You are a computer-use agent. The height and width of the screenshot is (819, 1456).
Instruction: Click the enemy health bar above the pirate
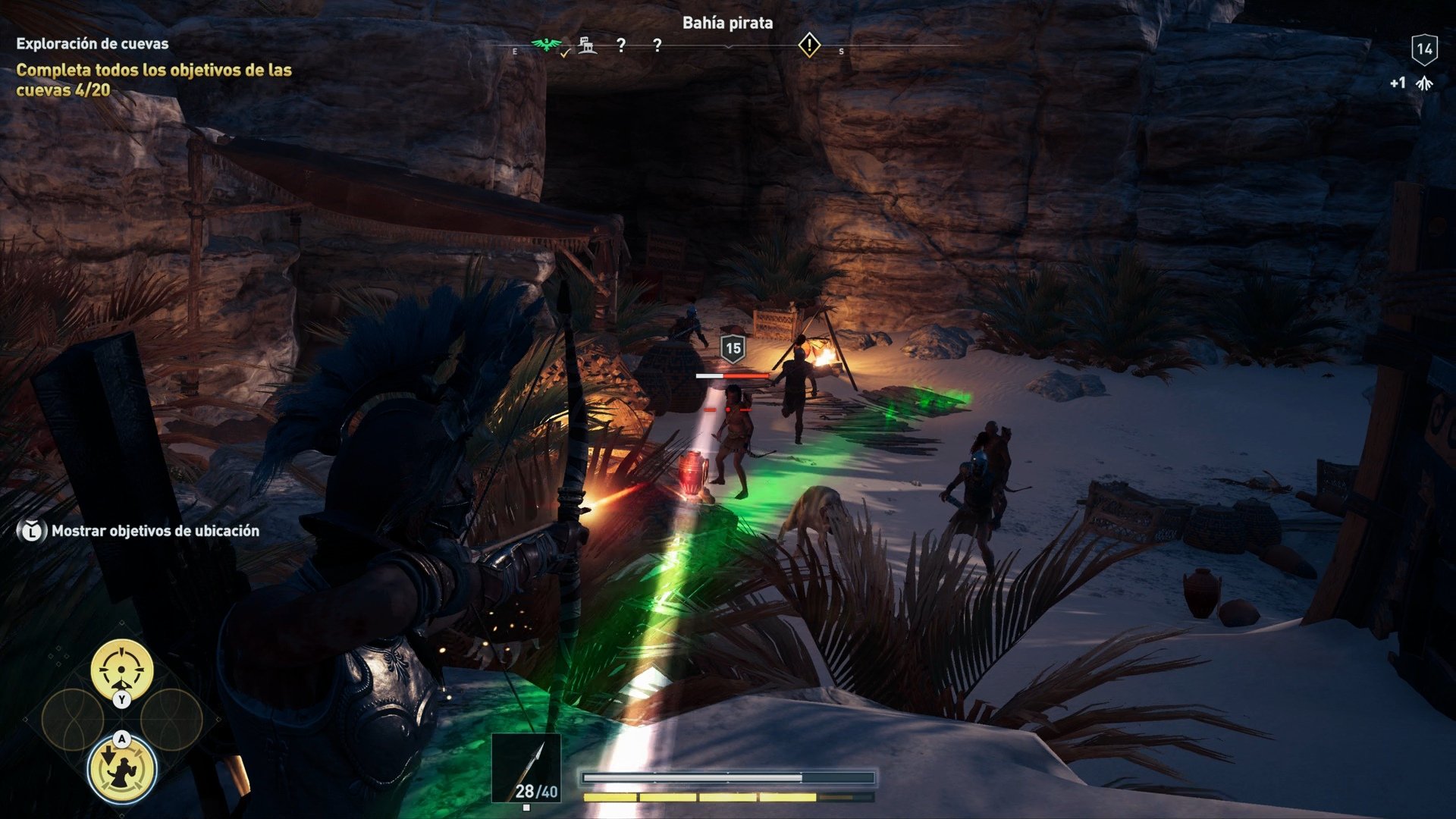point(732,375)
